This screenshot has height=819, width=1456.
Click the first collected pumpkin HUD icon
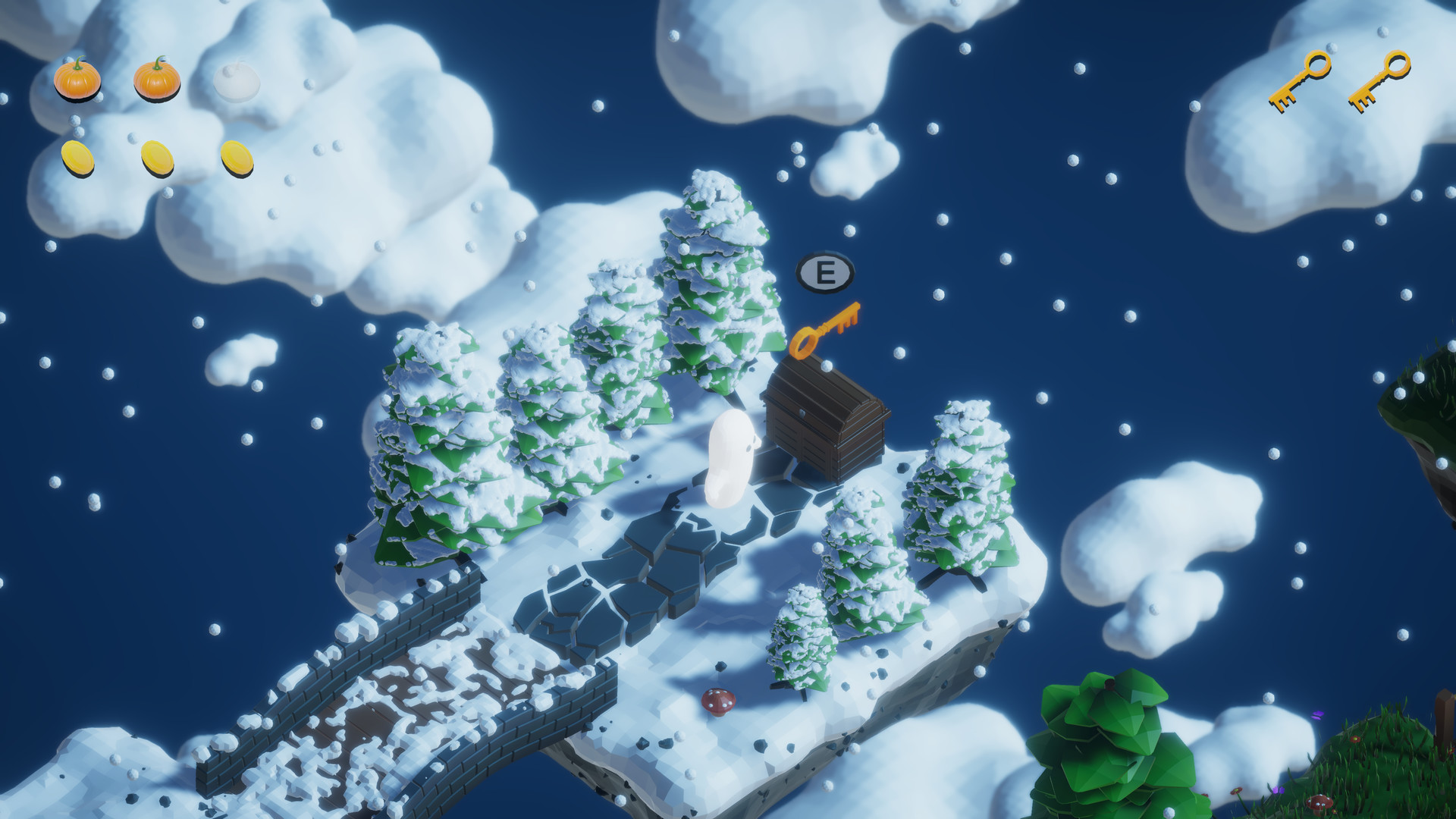tap(78, 80)
